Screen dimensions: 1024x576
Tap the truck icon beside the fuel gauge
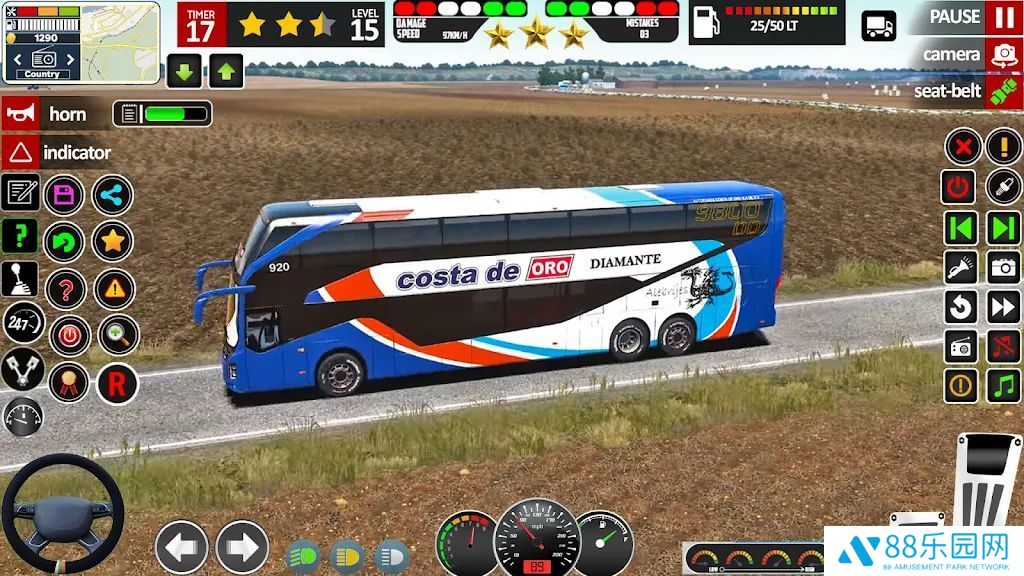(878, 26)
